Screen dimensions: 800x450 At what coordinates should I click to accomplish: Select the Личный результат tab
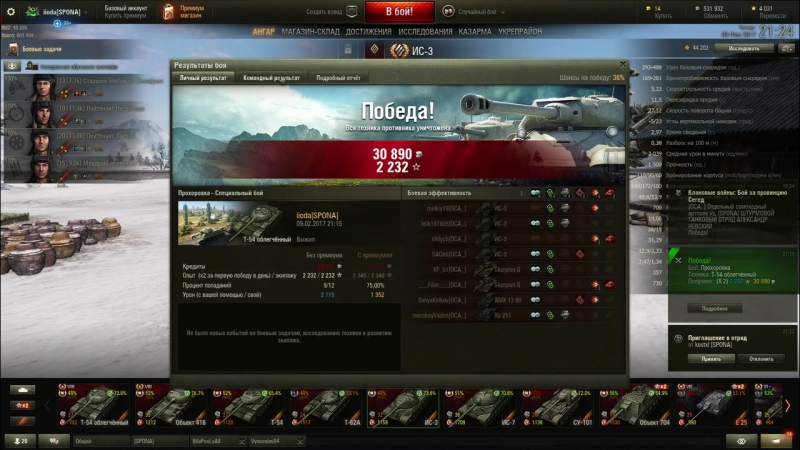point(203,77)
